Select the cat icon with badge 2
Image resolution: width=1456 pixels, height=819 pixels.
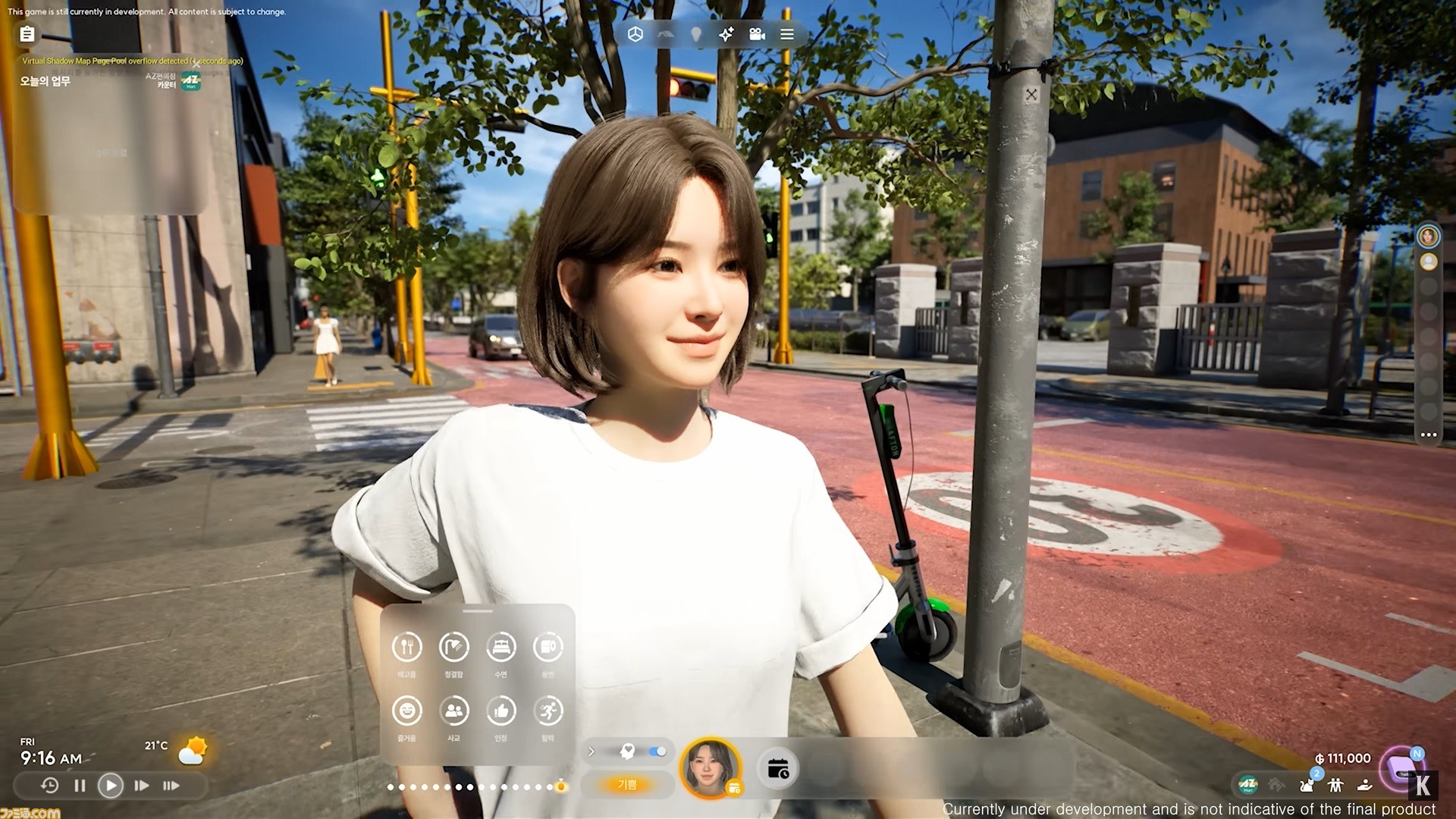point(1307,785)
